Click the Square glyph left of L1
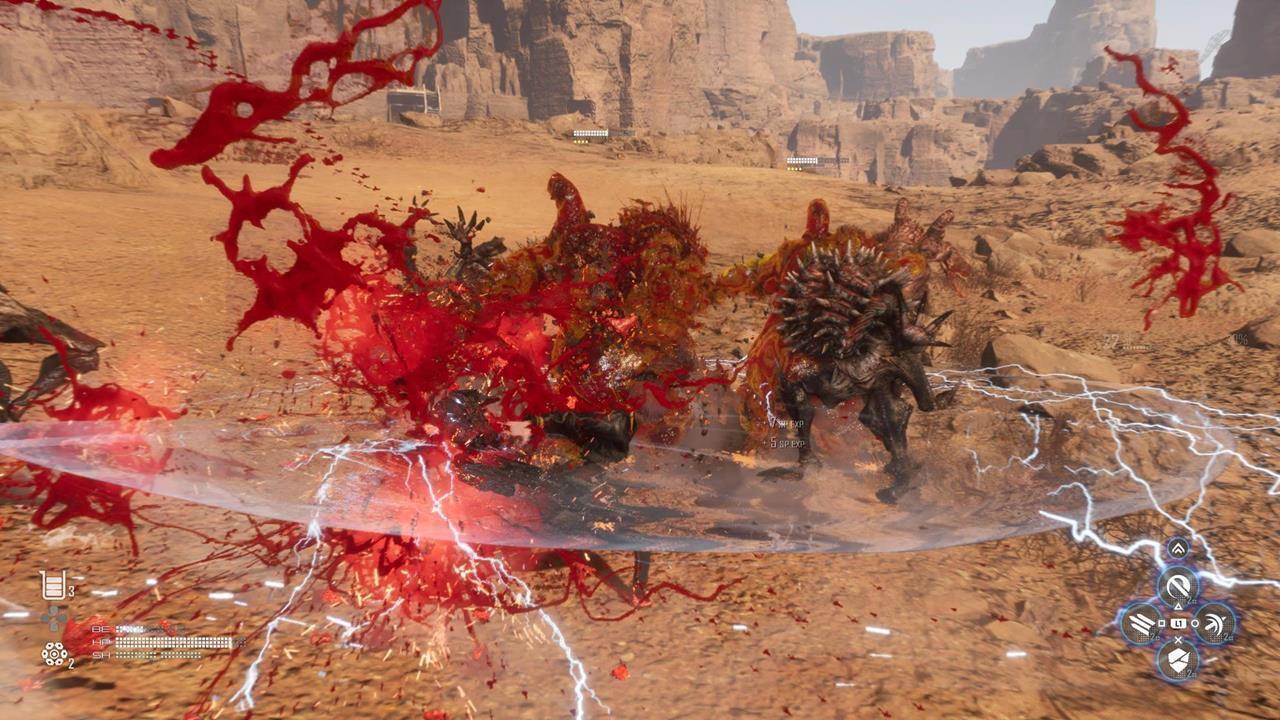Viewport: 1280px width, 720px height. click(1161, 623)
